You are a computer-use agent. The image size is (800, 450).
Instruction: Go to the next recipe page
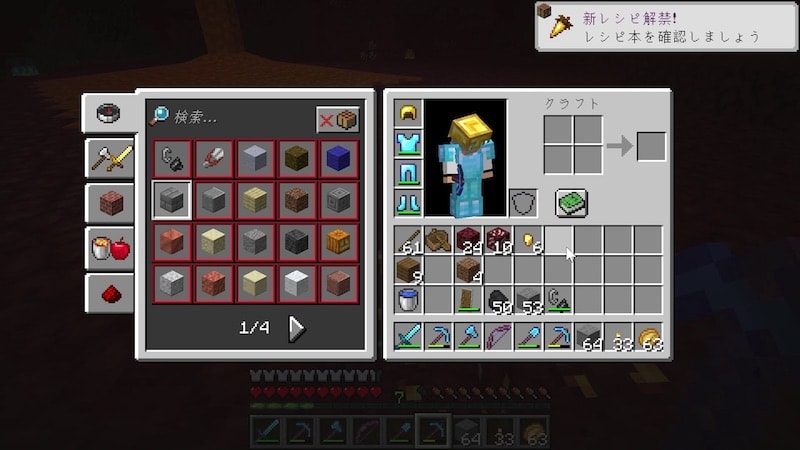click(297, 327)
